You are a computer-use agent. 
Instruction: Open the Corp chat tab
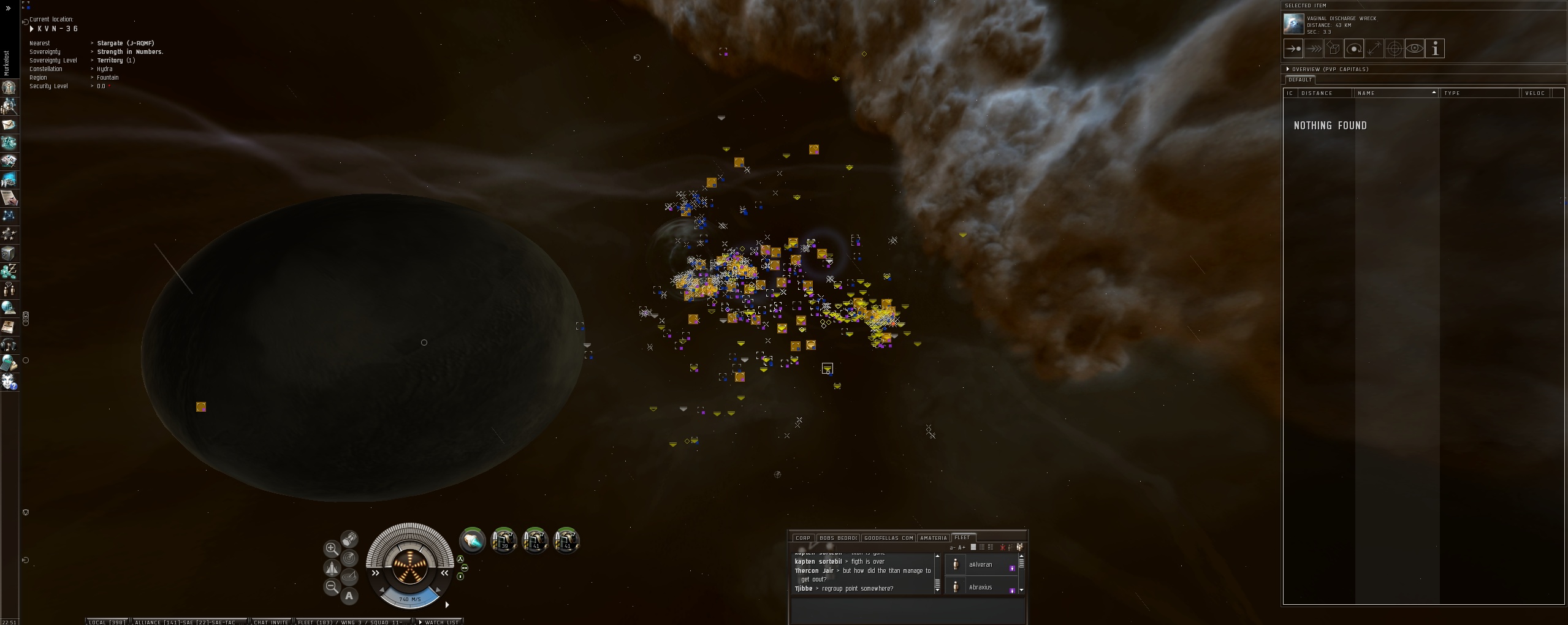tap(802, 538)
